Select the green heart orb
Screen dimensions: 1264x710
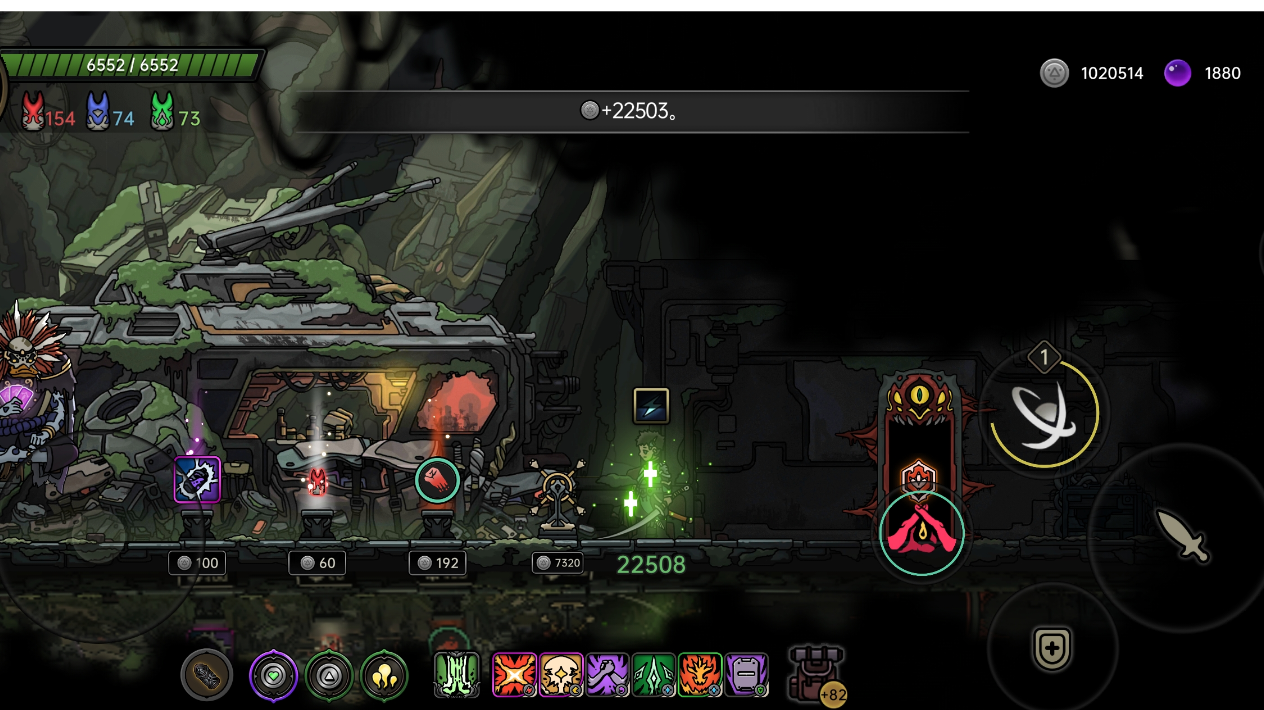coord(273,676)
